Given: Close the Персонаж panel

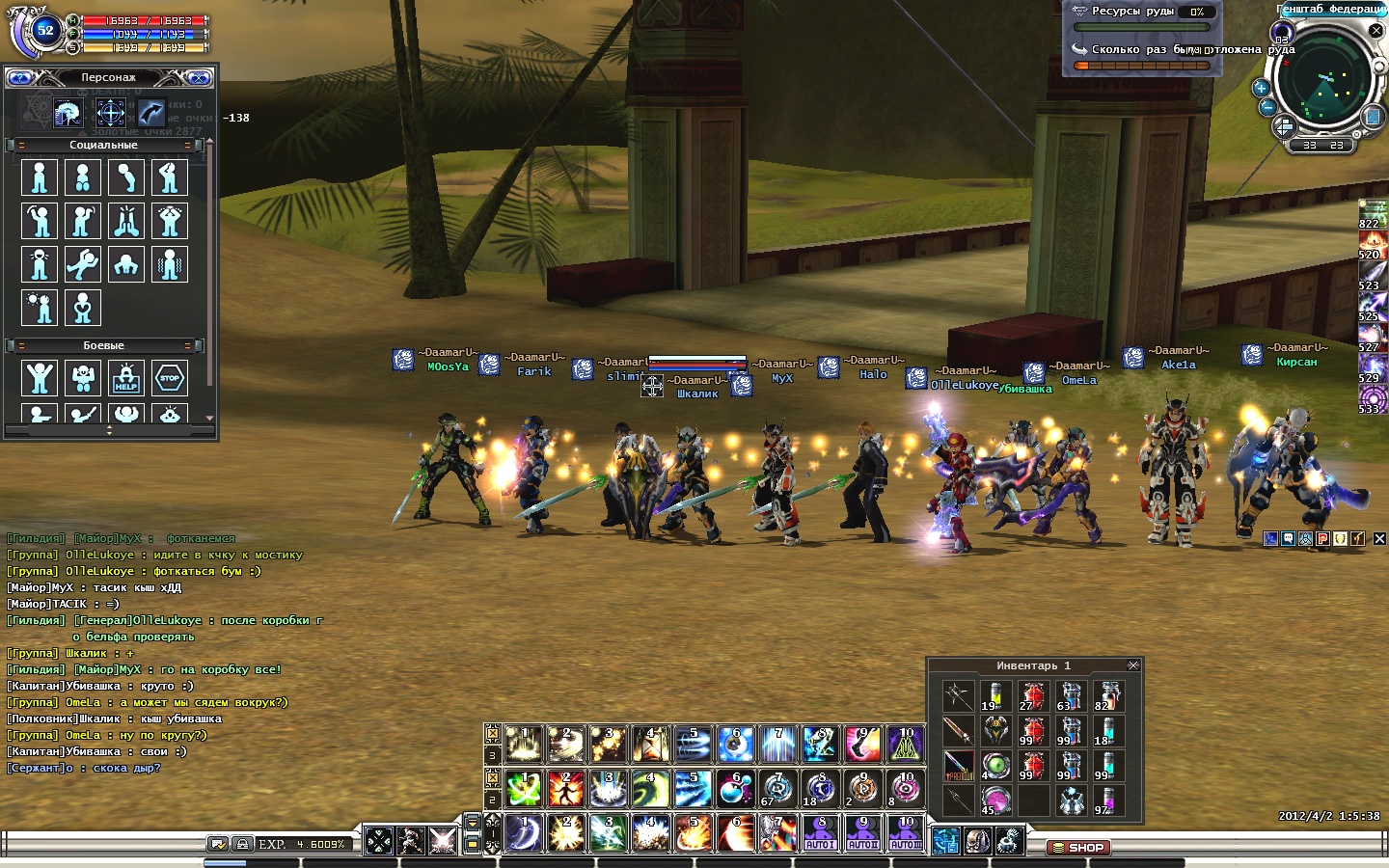Looking at the screenshot, I should 199,77.
